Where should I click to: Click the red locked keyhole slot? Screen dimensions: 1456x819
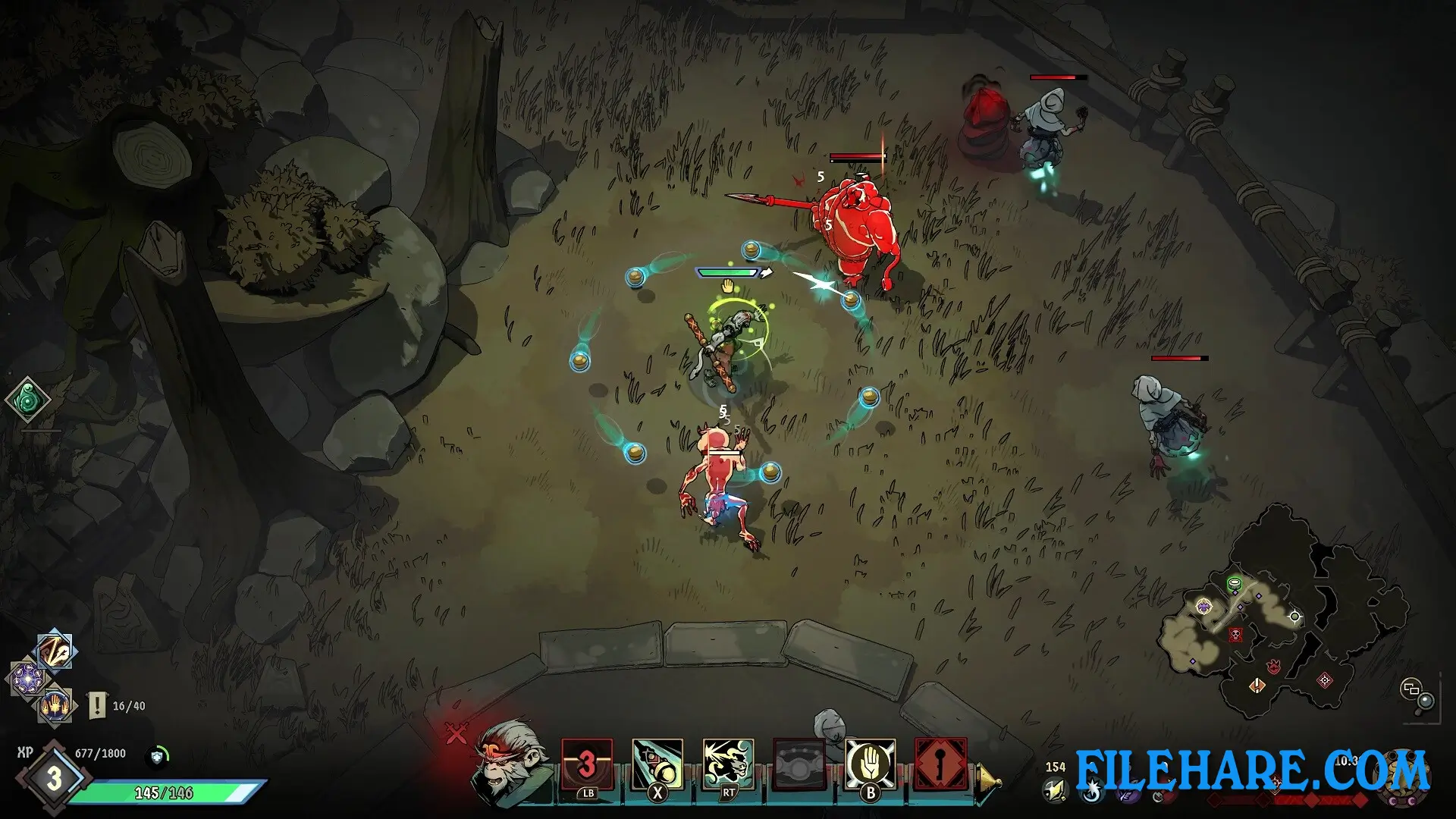940,764
